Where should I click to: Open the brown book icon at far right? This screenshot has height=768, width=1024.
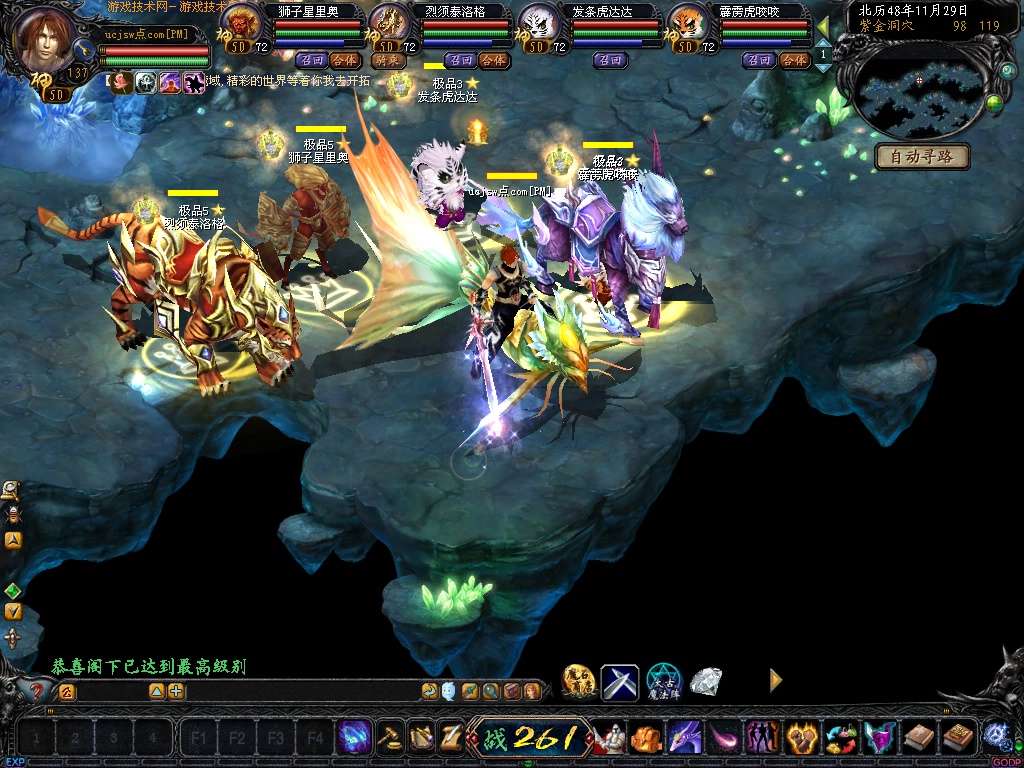958,738
